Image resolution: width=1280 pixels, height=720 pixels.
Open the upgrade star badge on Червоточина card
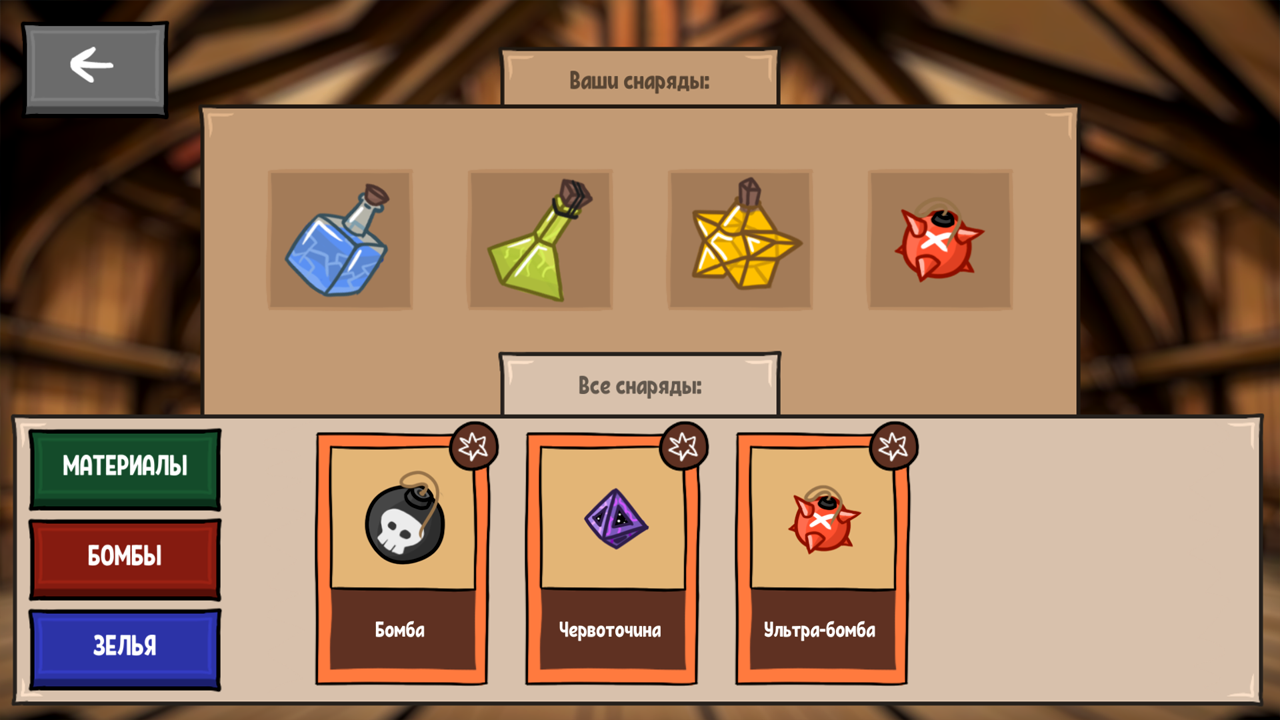point(684,447)
